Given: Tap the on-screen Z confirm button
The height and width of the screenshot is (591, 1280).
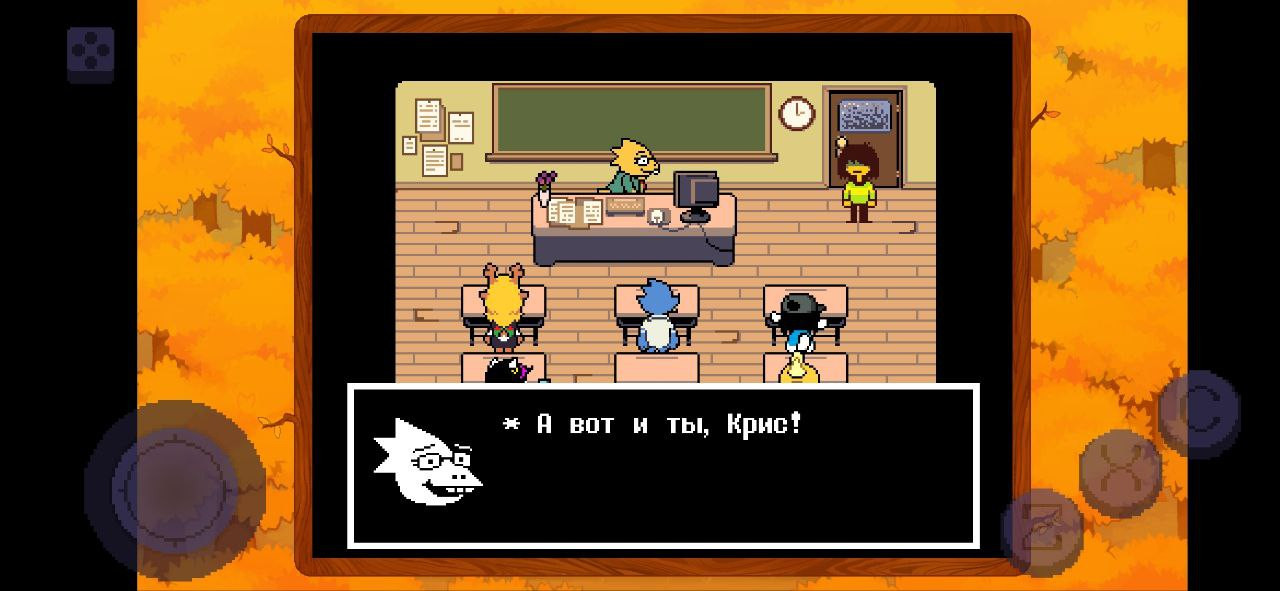Looking at the screenshot, I should [1042, 531].
